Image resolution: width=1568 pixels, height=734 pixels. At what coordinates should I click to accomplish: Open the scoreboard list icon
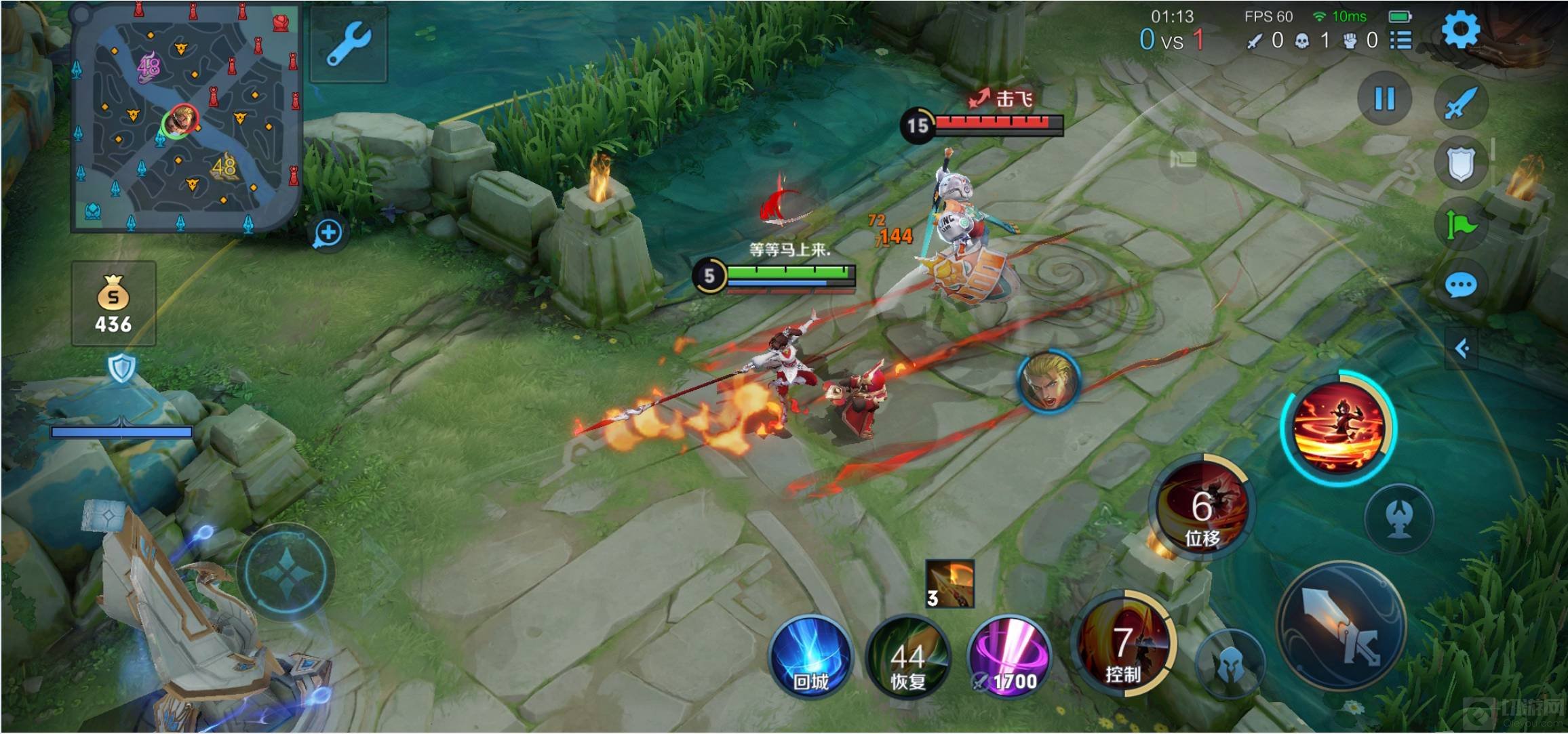[1401, 40]
